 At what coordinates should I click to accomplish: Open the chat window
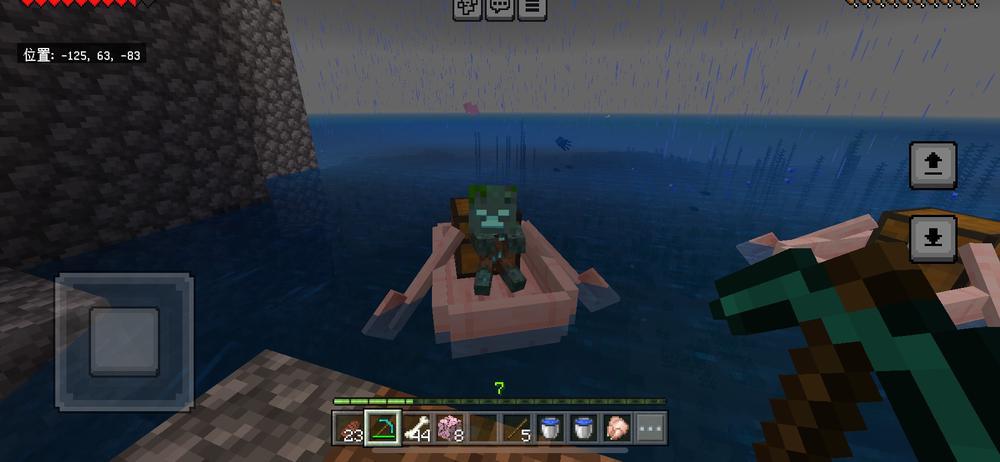tap(499, 9)
